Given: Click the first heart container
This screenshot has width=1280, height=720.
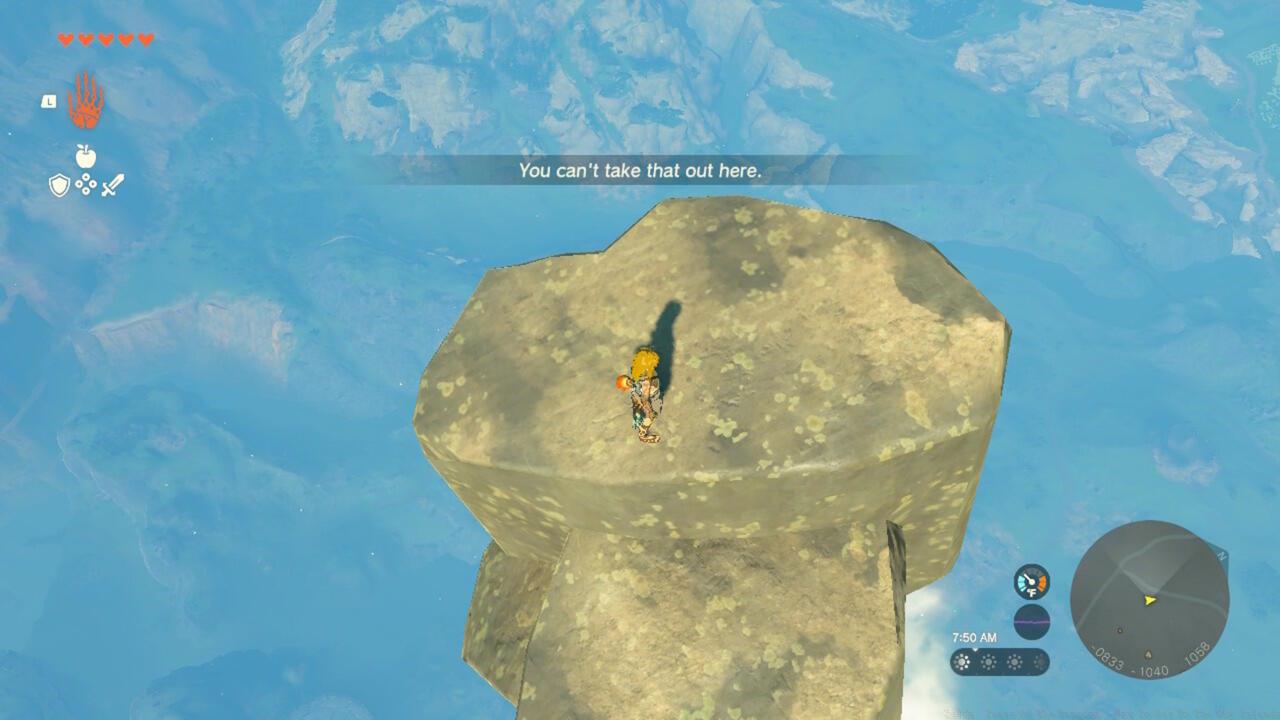Looking at the screenshot, I should tap(65, 39).
